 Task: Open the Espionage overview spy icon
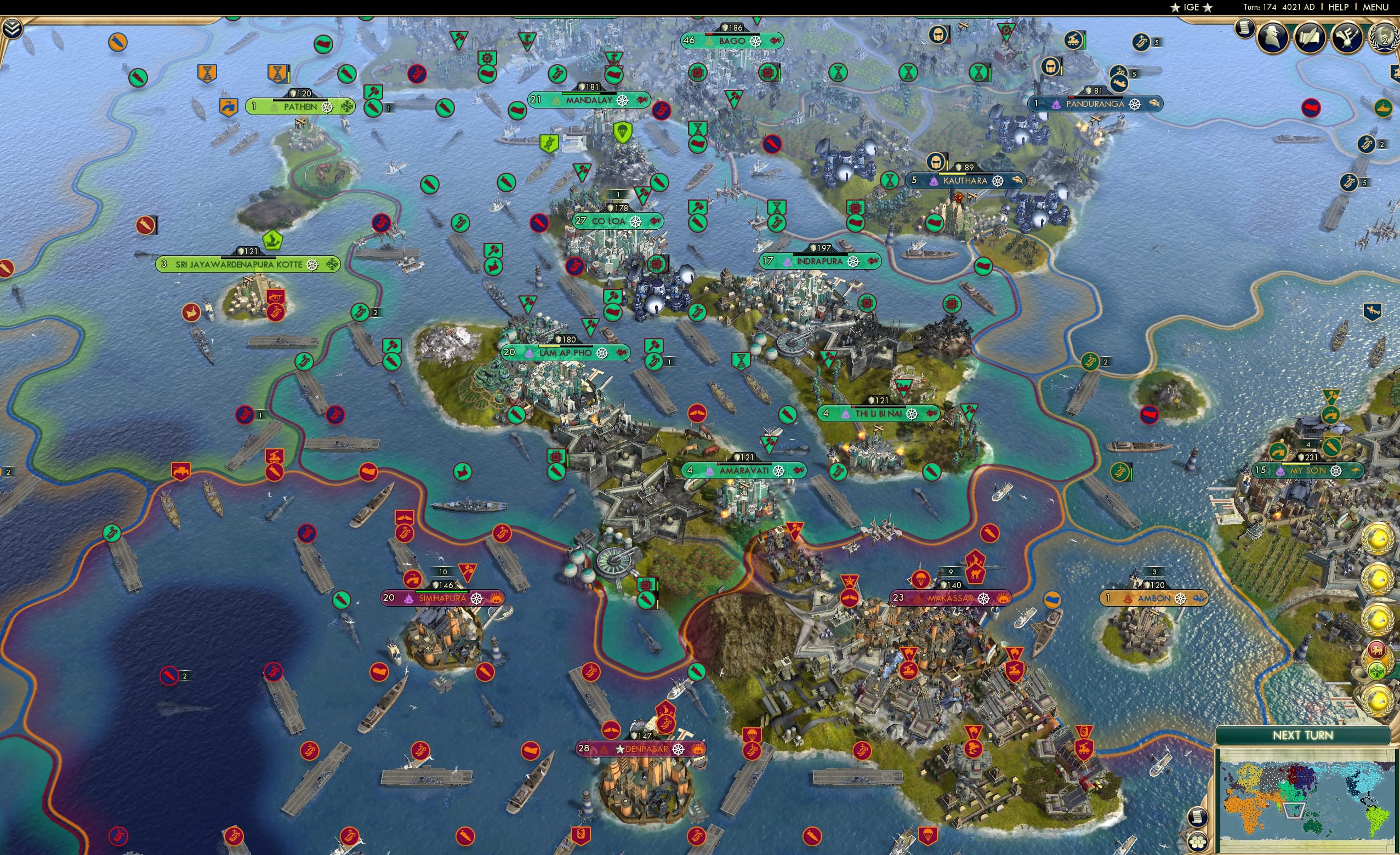[x=1272, y=38]
